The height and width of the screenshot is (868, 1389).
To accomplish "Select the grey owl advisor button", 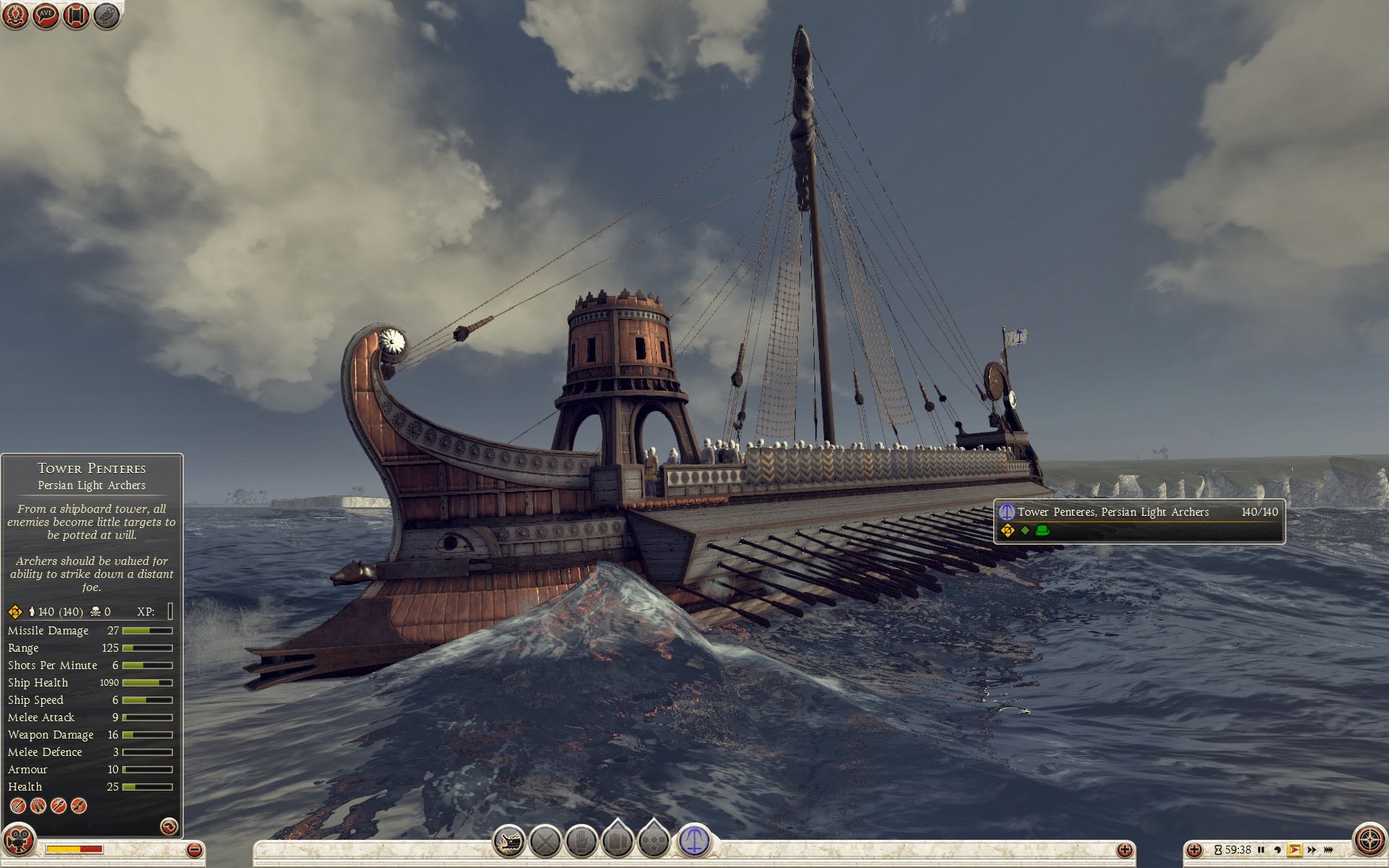I will pyautogui.click(x=107, y=16).
